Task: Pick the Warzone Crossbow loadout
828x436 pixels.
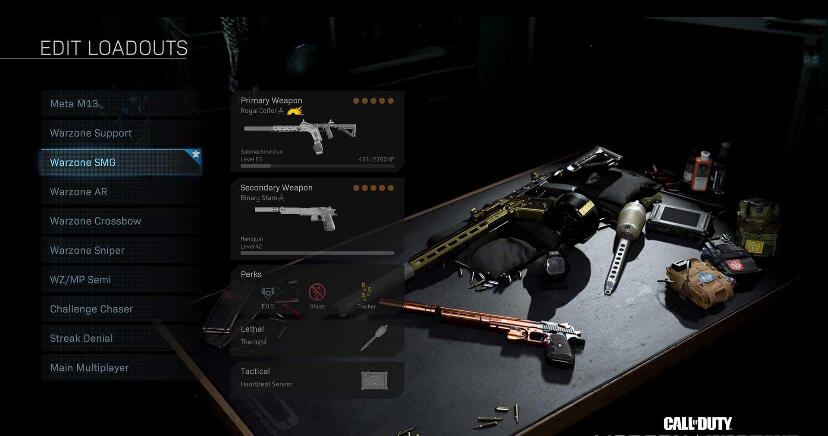Action: point(120,221)
